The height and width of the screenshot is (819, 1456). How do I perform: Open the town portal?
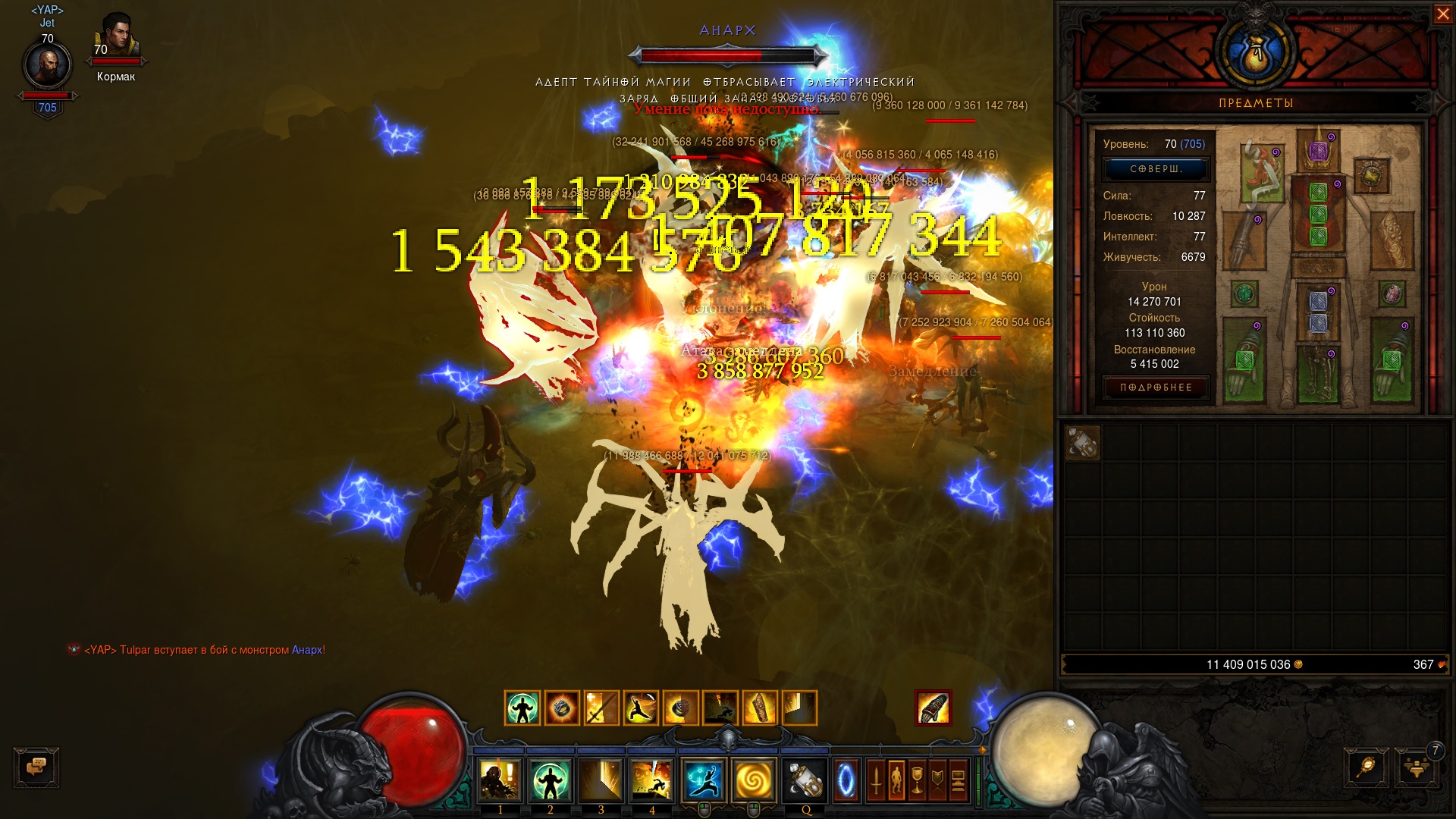point(846,781)
